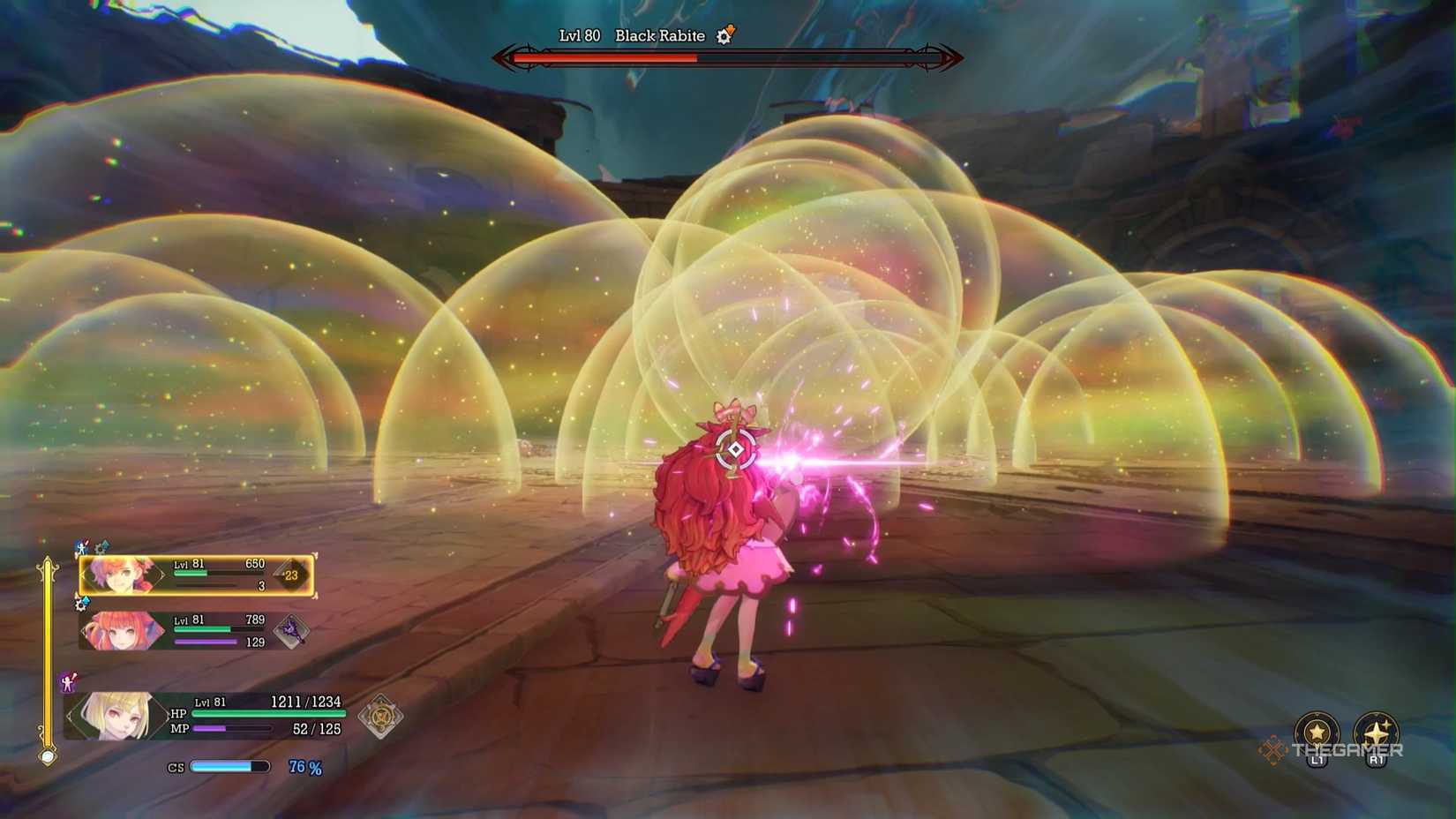This screenshot has height=819, width=1456.
Task: Click the gear icon beside Black Rabite's name
Action: [724, 36]
